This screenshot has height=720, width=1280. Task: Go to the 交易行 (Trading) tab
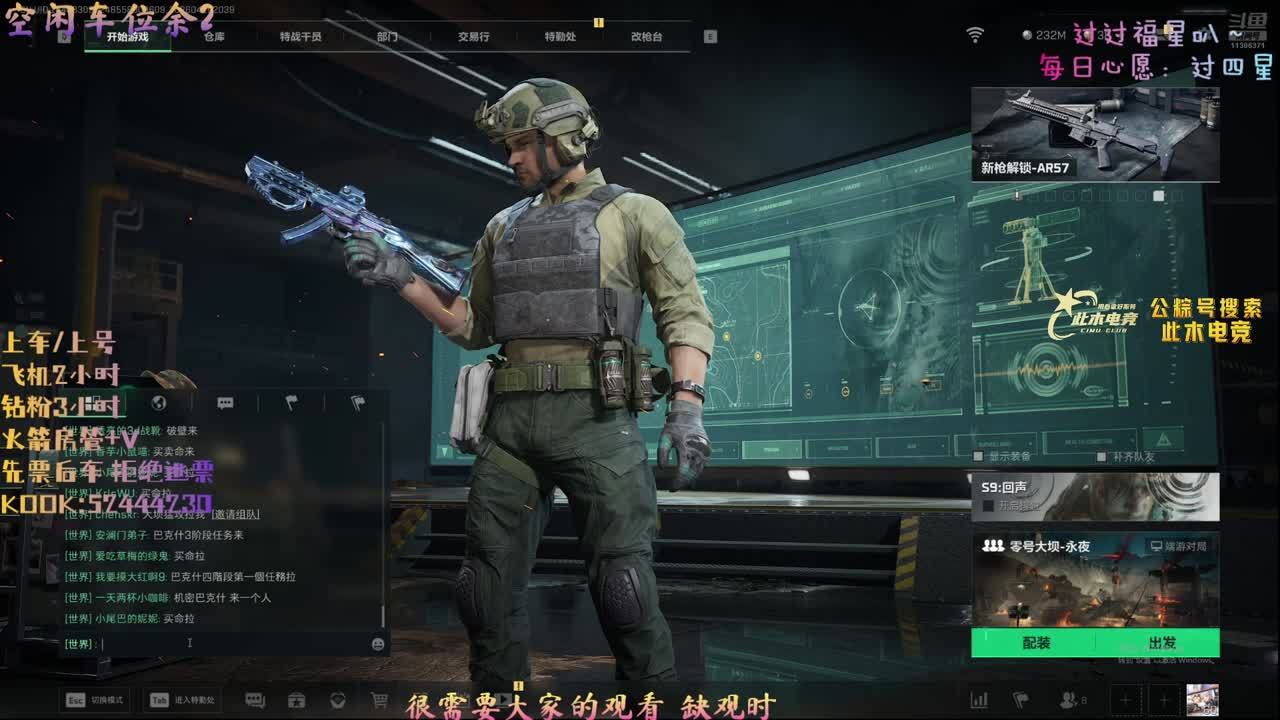473,37
